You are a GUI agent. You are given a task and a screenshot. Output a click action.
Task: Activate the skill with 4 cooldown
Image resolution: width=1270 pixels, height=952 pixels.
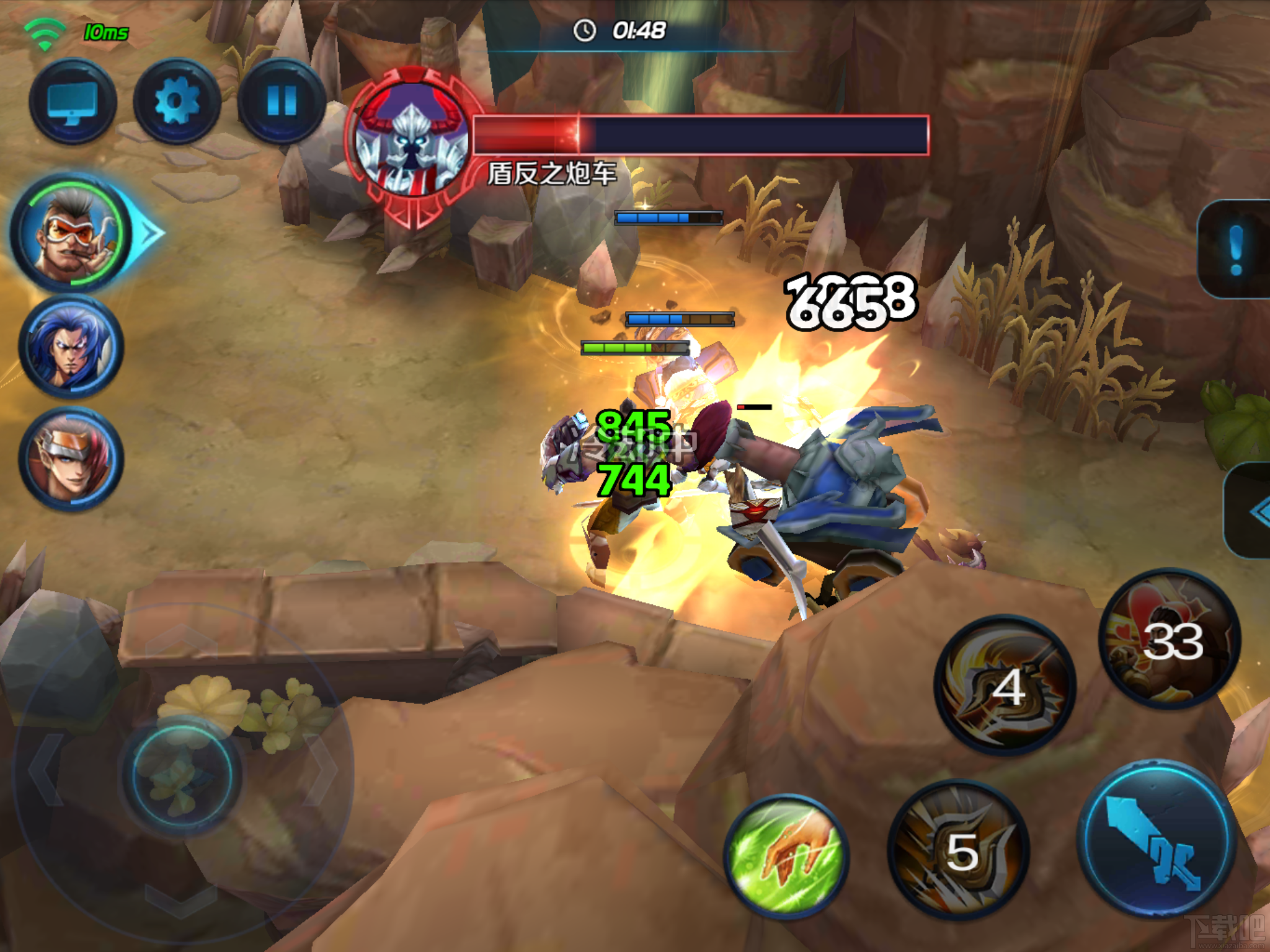tap(1005, 685)
